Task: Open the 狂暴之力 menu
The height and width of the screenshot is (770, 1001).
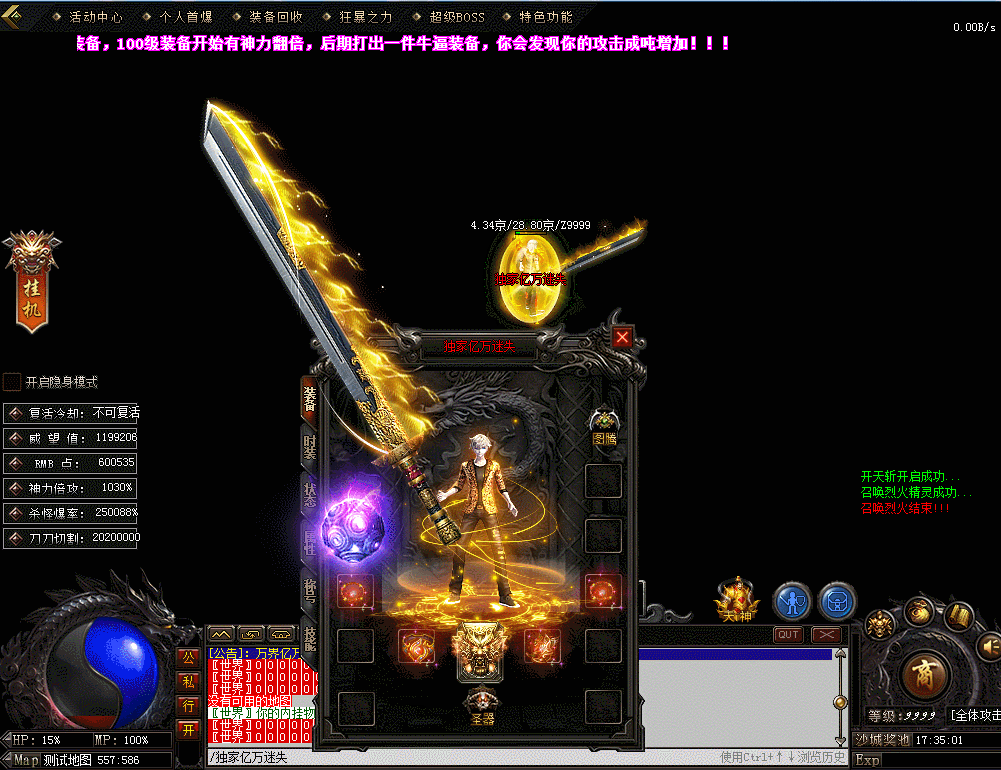Action: (x=365, y=17)
